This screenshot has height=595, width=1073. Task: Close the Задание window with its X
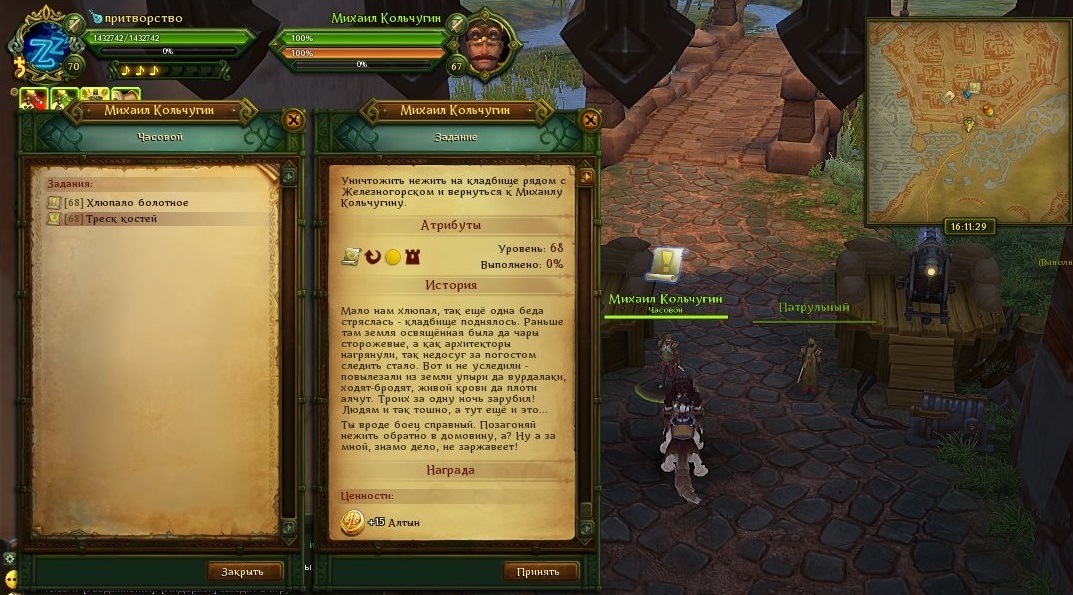tap(590, 120)
